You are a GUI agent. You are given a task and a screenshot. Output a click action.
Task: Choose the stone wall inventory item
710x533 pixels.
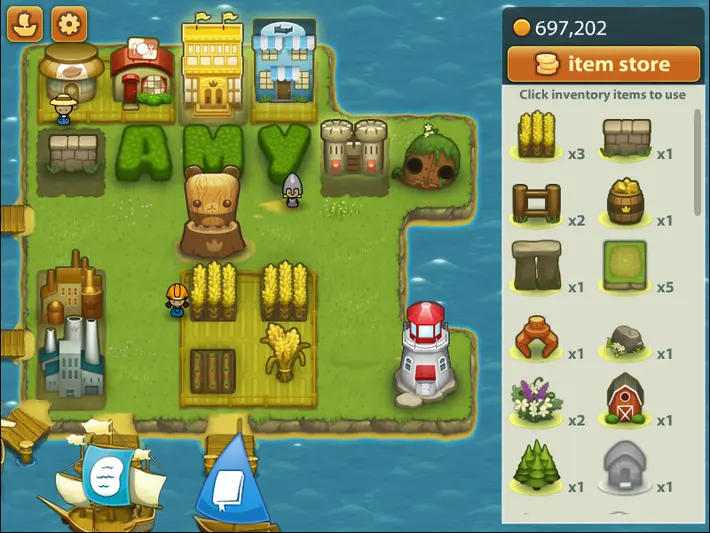626,135
